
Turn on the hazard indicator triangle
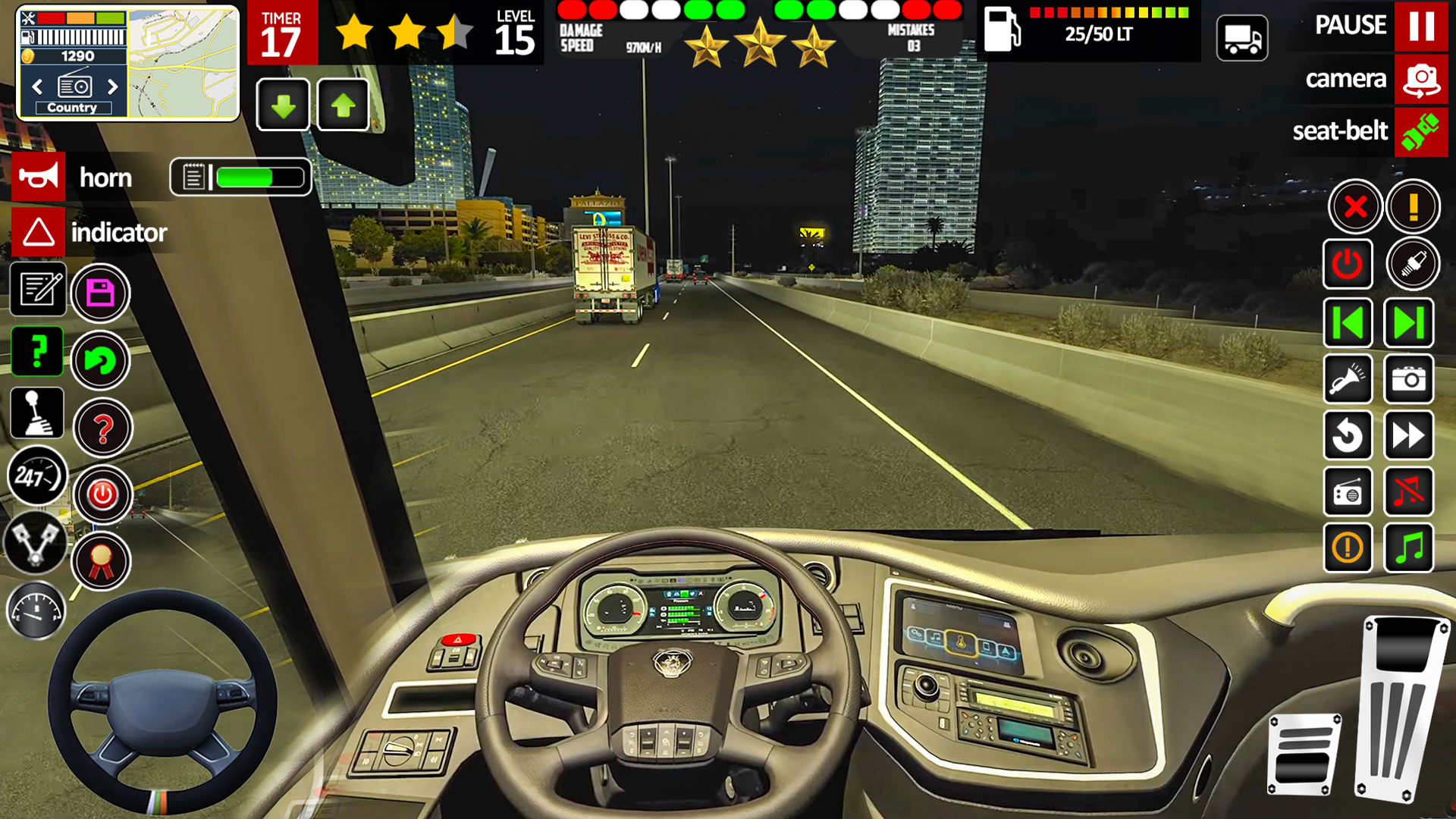39,232
